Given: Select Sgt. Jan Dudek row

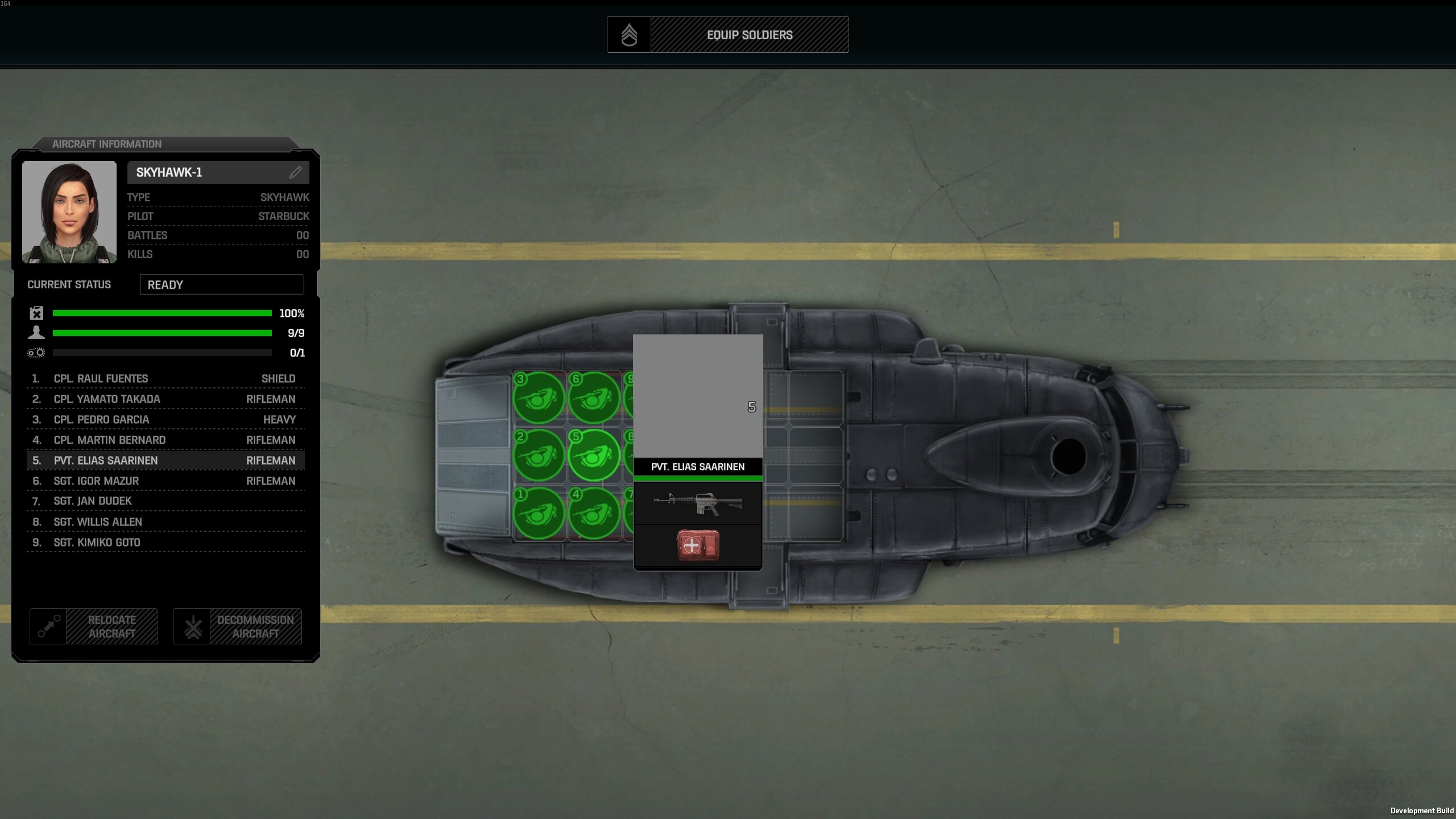Looking at the screenshot, I should (x=165, y=501).
